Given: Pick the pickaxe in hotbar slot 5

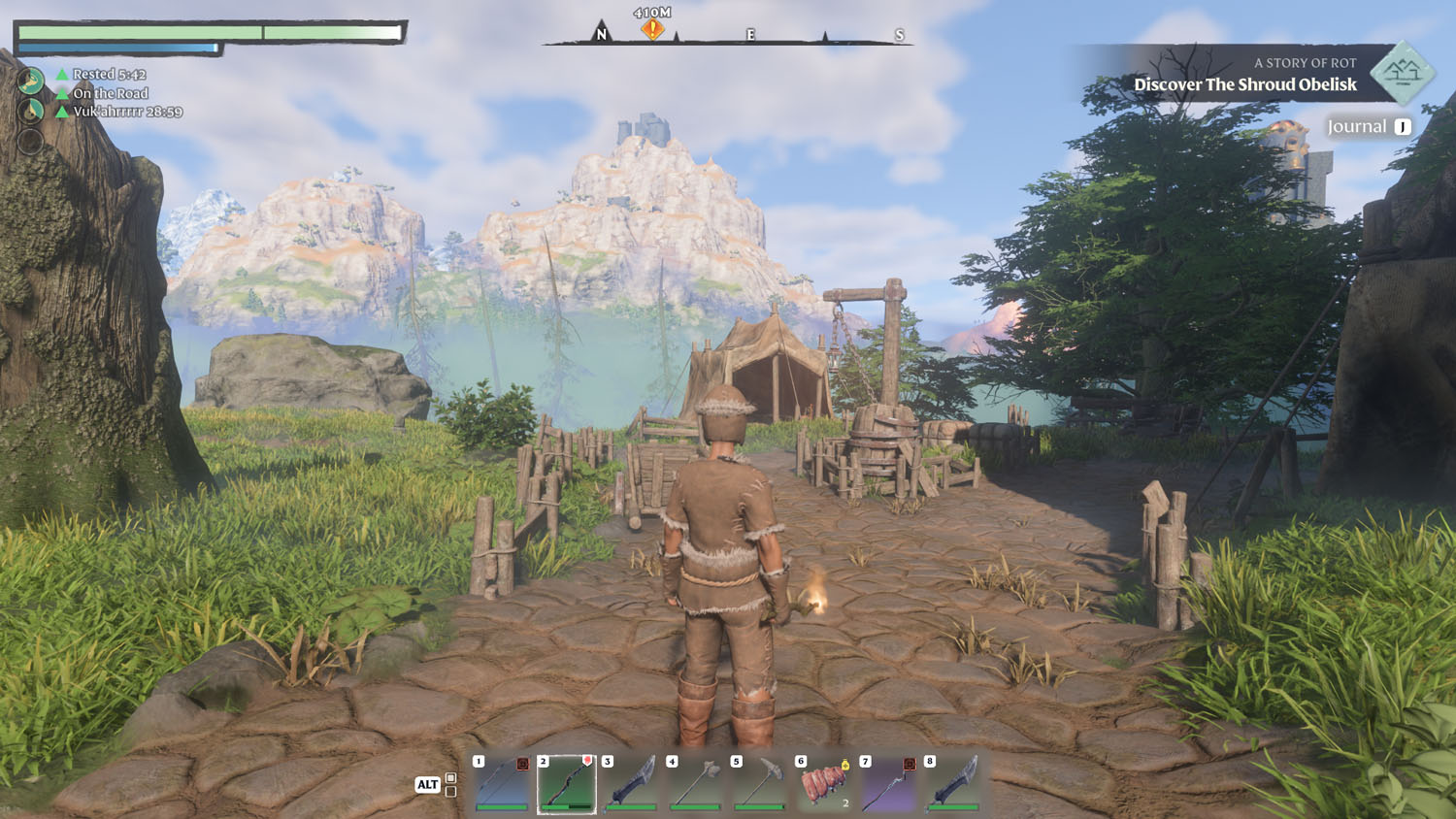Looking at the screenshot, I should [760, 783].
